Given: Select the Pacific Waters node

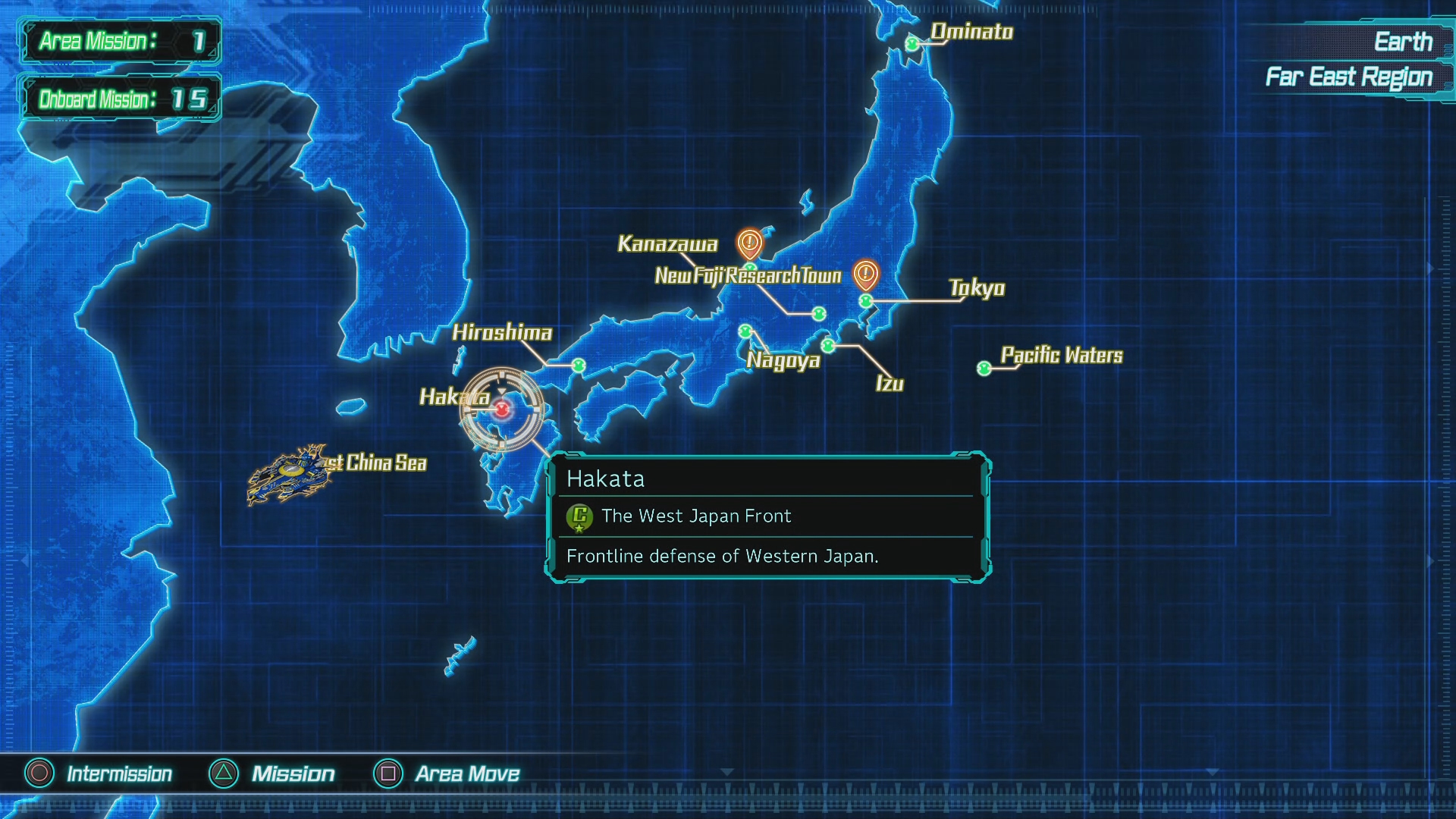Looking at the screenshot, I should coord(984,369).
